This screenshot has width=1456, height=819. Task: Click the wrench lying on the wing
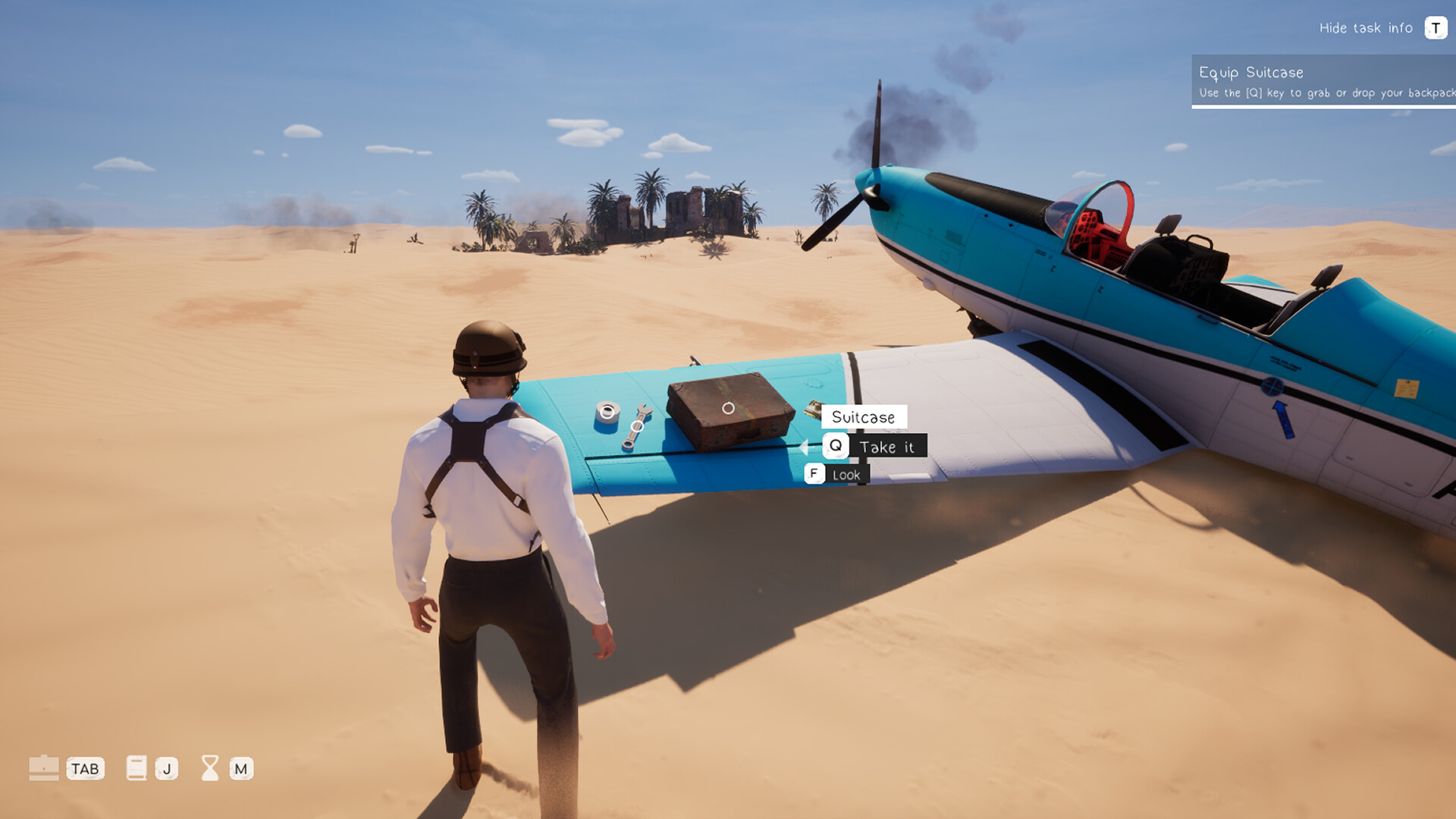[635, 425]
